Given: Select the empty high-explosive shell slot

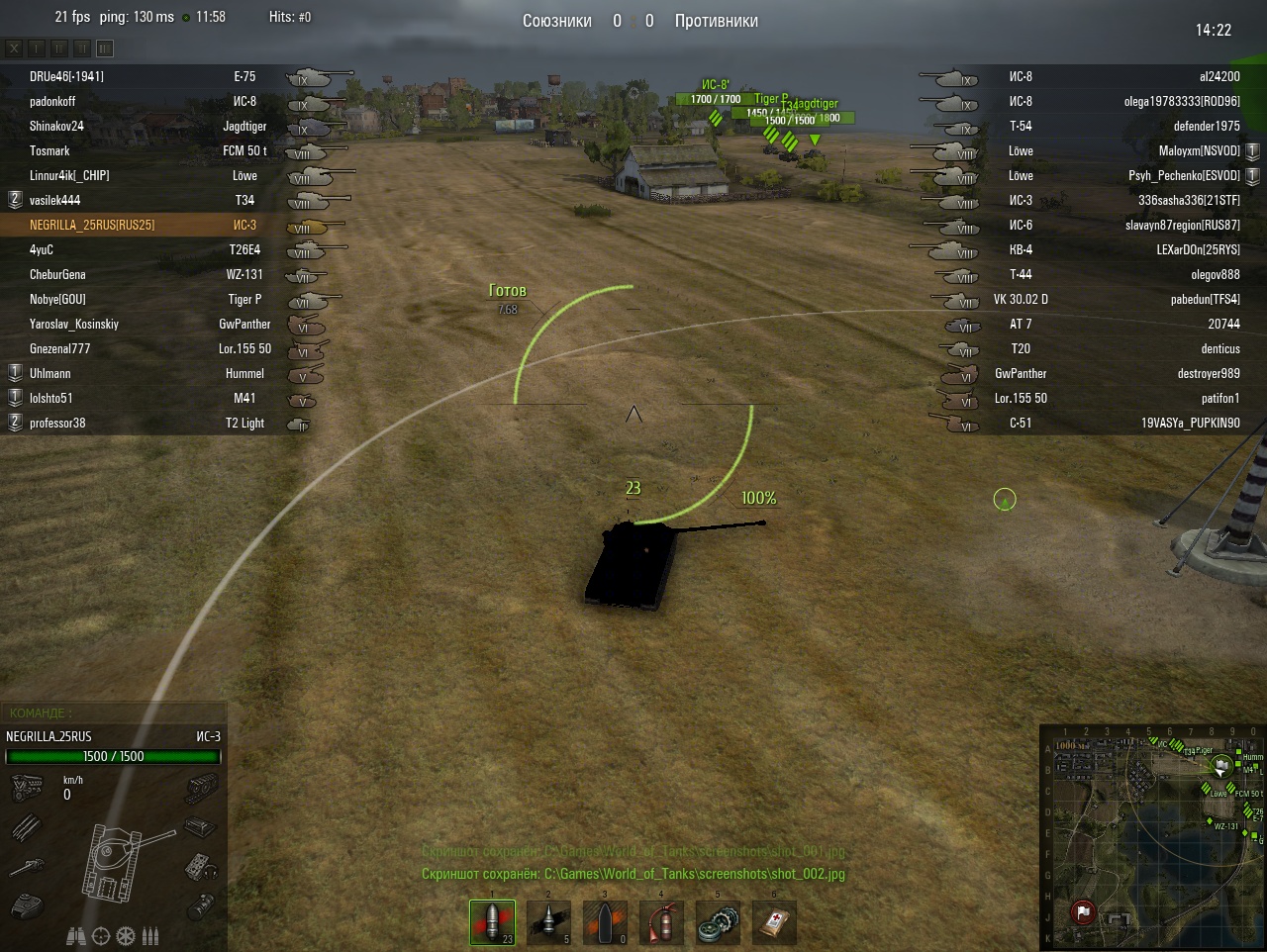Looking at the screenshot, I should pos(605,922).
